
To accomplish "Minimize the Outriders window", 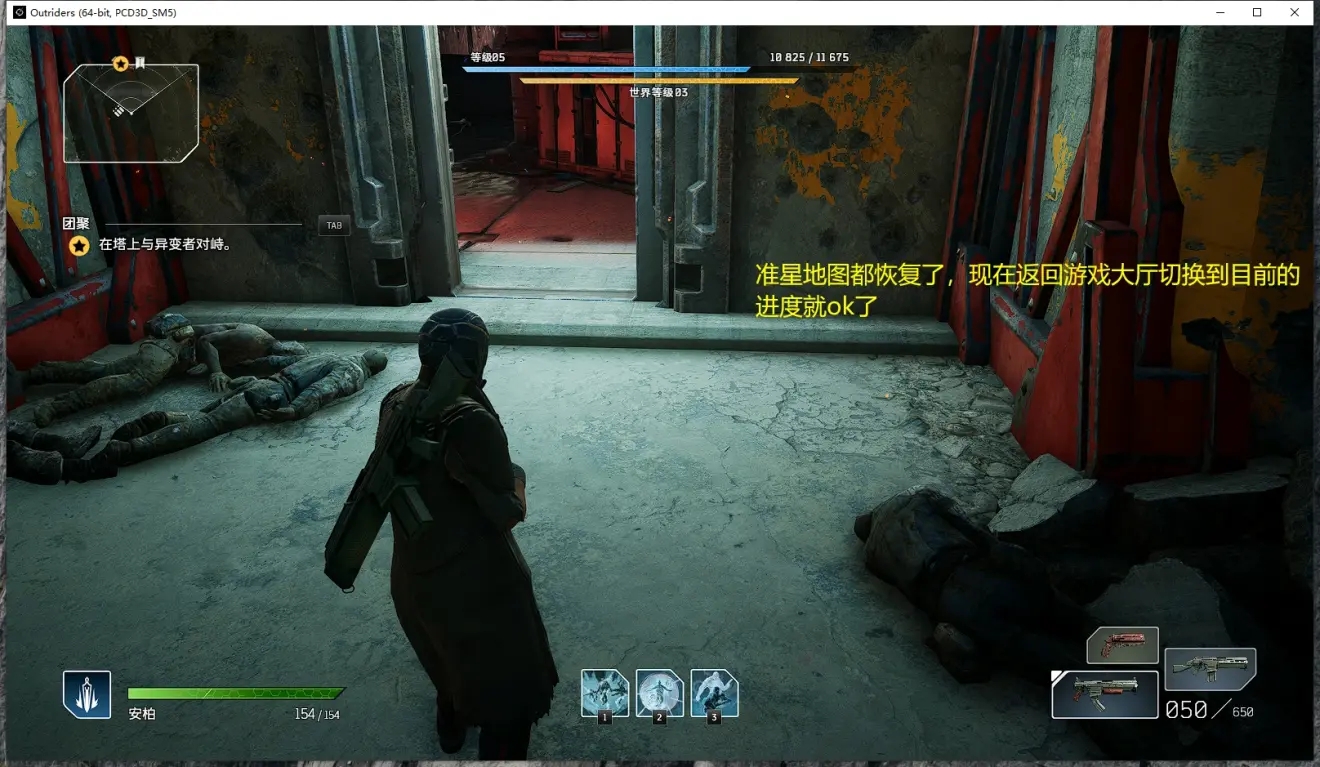I will coord(1220,12).
